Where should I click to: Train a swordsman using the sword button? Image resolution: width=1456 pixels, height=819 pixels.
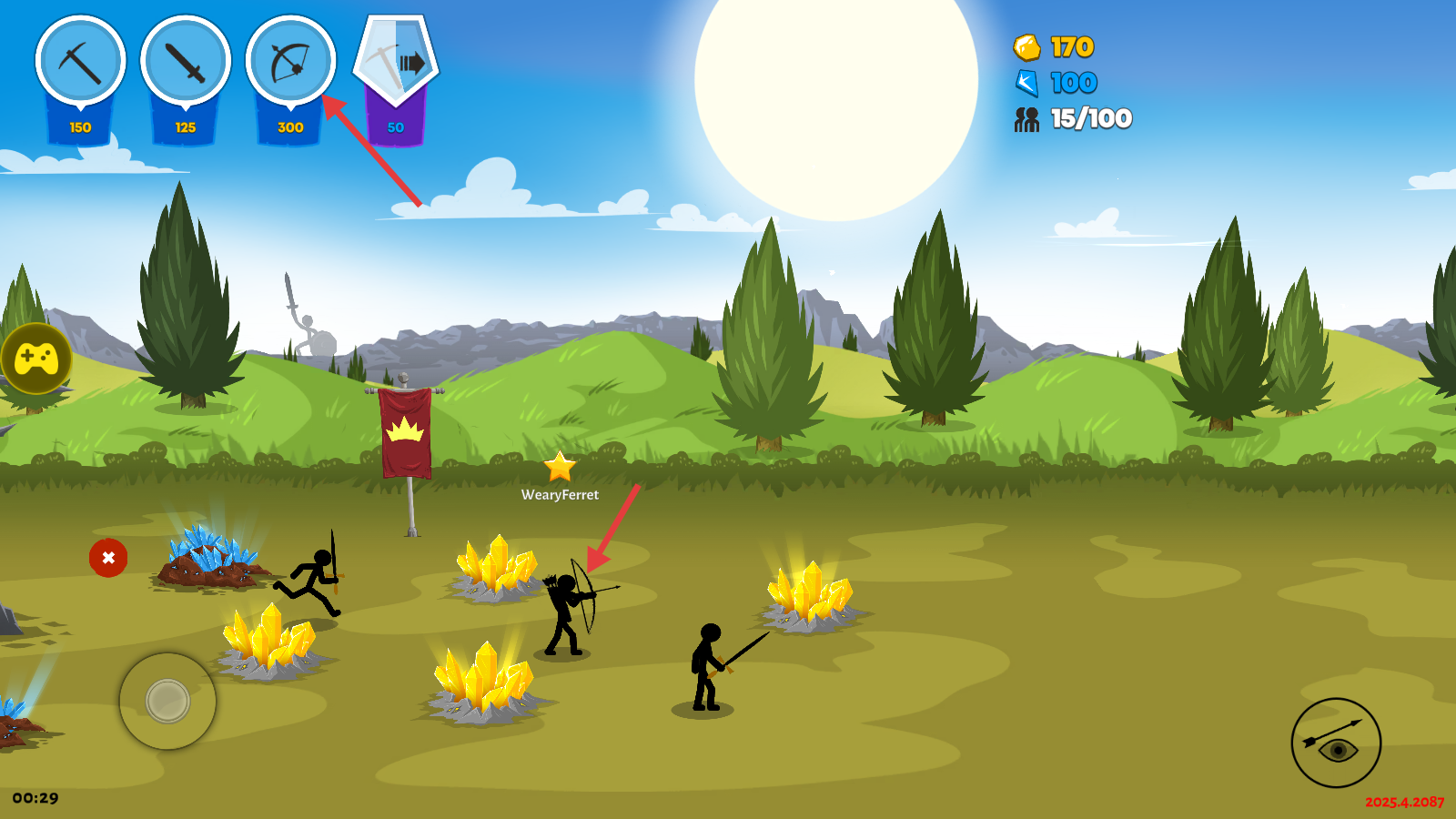click(186, 62)
